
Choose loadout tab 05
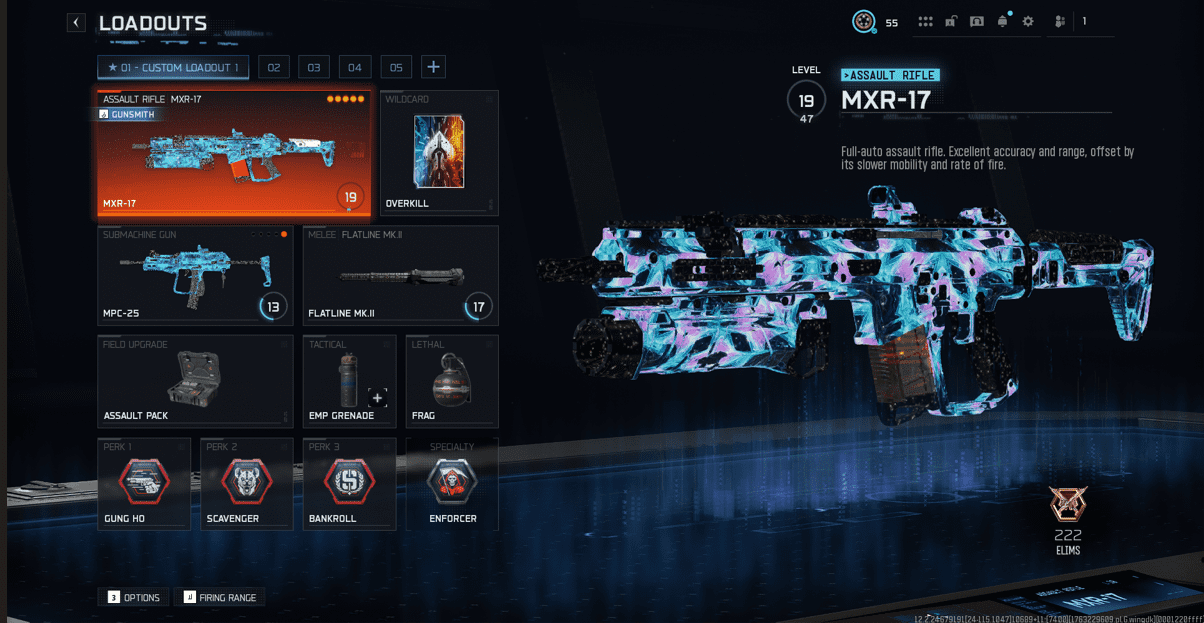[x=396, y=67]
